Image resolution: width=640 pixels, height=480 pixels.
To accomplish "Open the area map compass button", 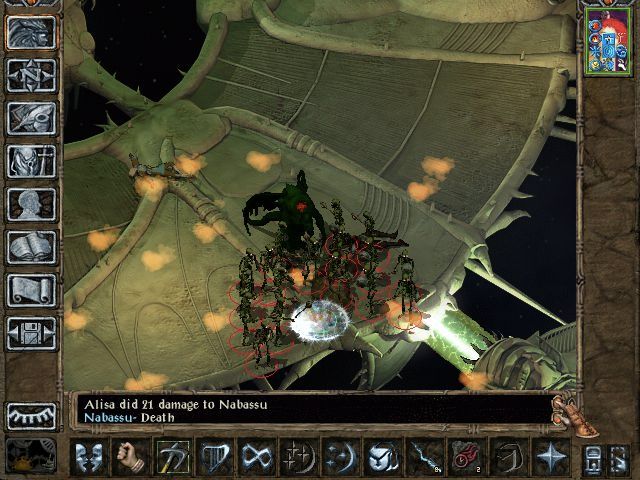I will click(x=31, y=75).
